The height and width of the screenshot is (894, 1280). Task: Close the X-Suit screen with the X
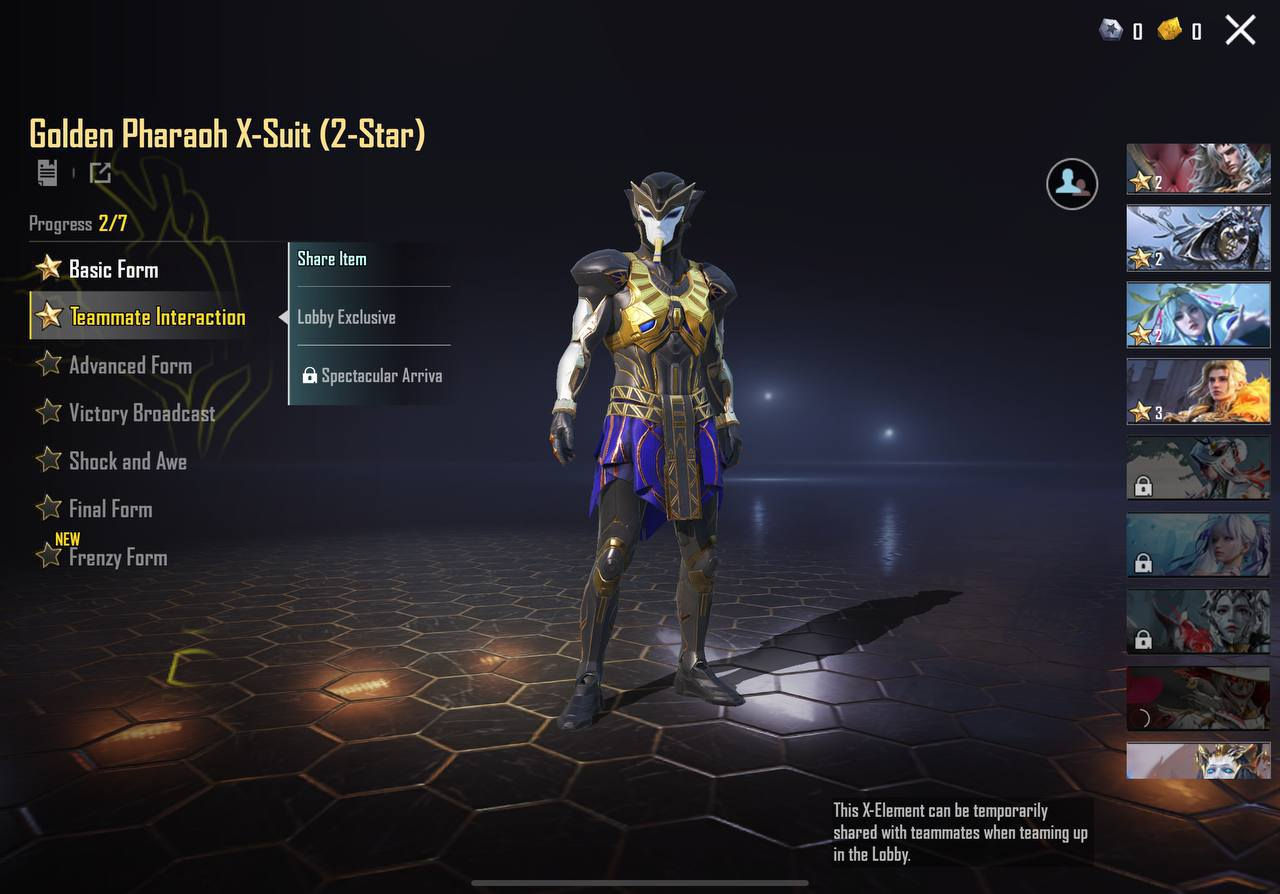(1240, 30)
